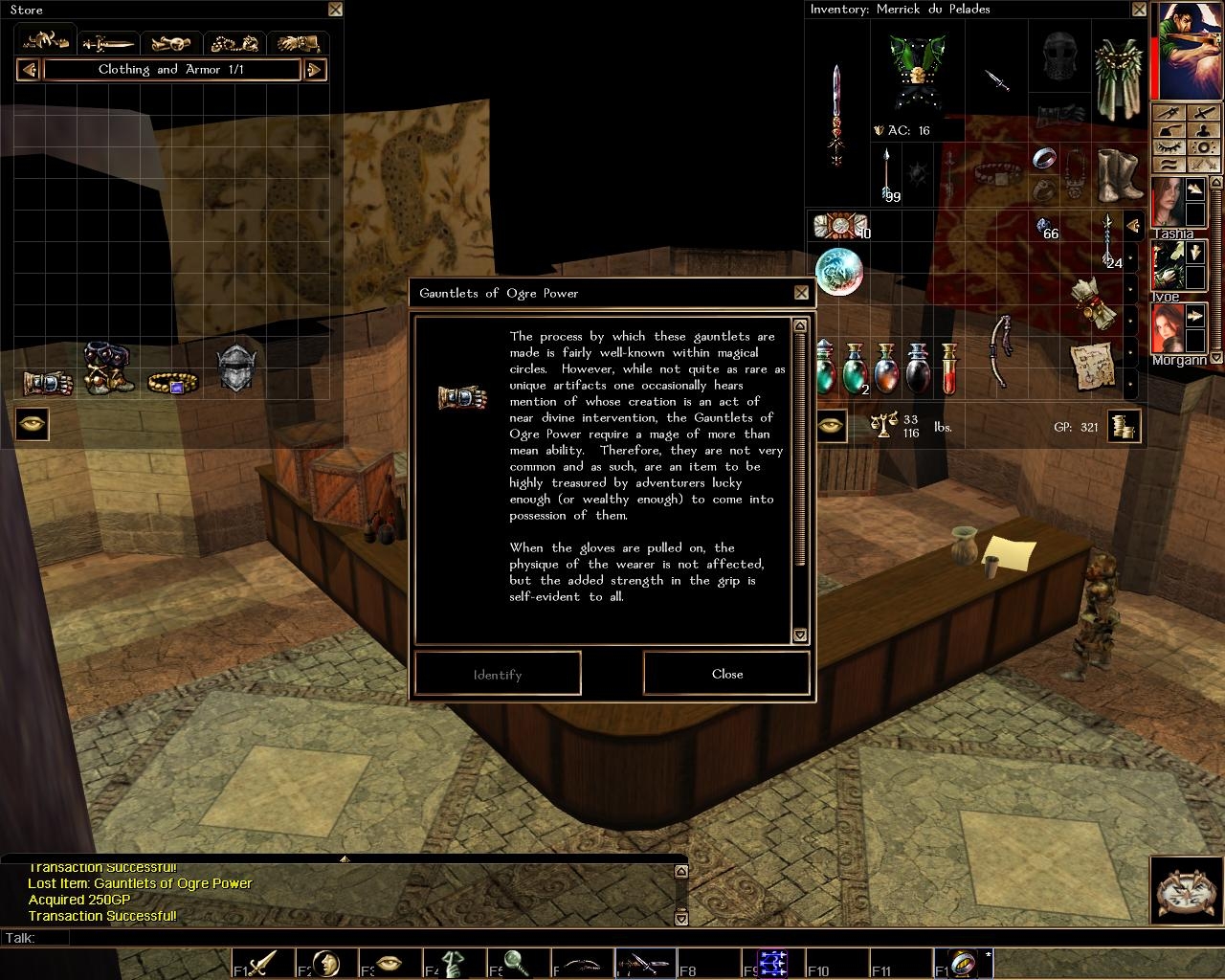Select the Gauntlets of Ogre Power in store
The height and width of the screenshot is (980, 1225).
(48, 383)
